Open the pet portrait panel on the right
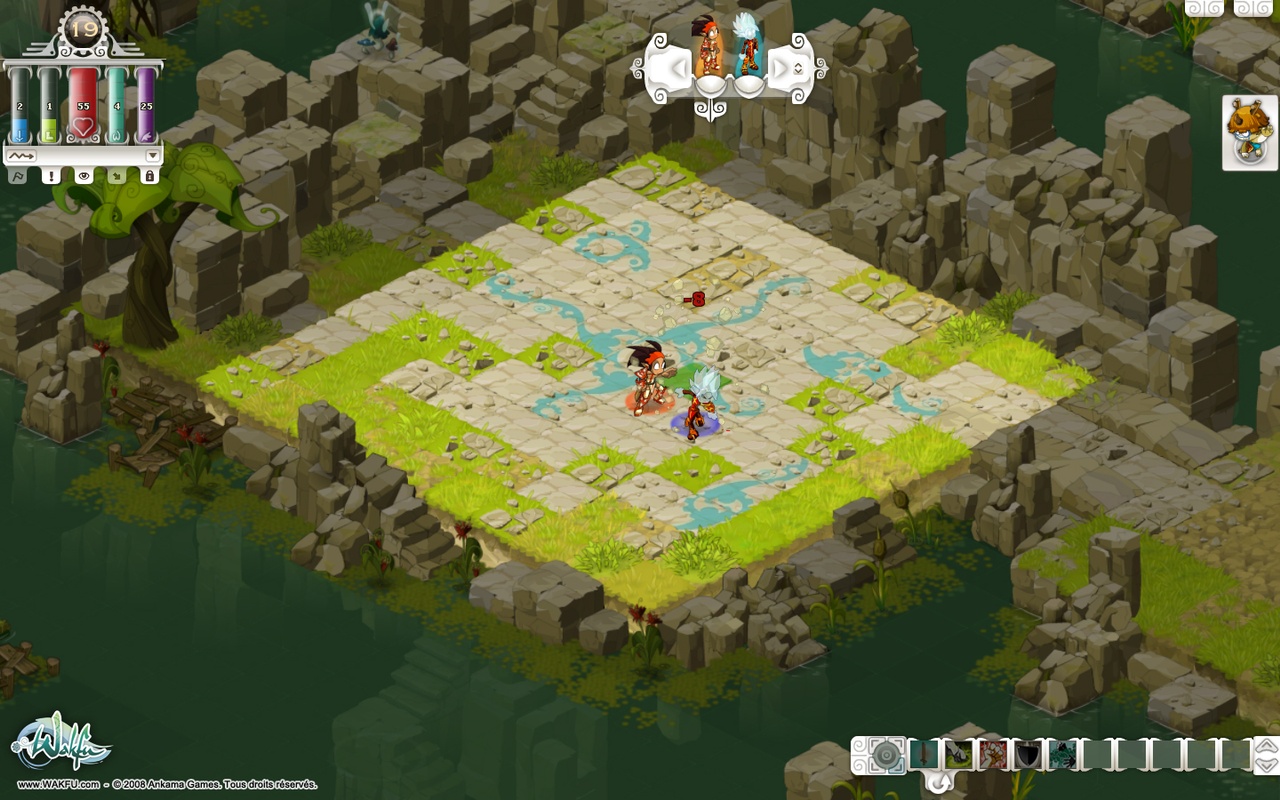This screenshot has height=800, width=1280. (1247, 131)
